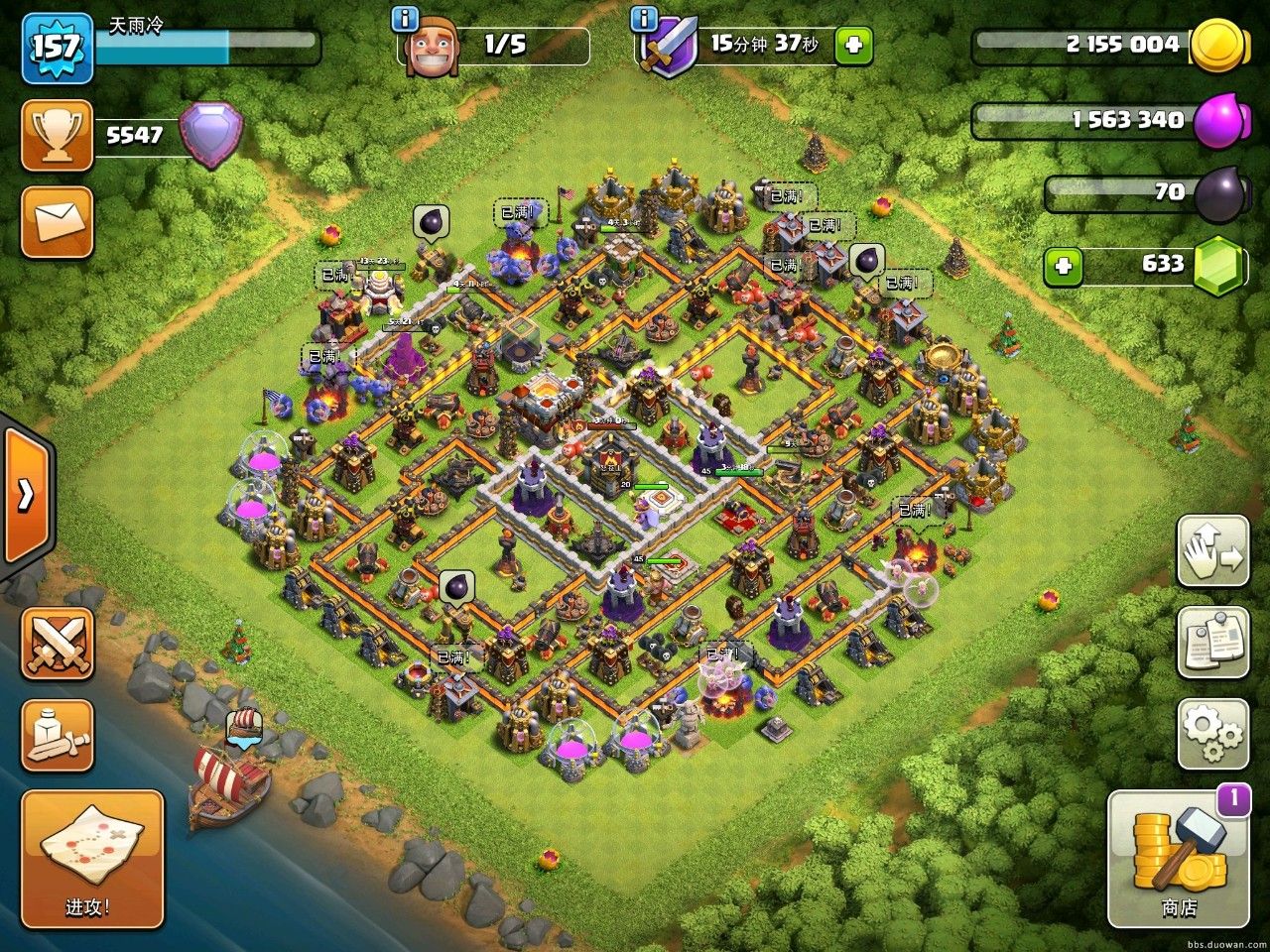Show builder info via its blue icon
1270x952 pixels.
[402, 18]
